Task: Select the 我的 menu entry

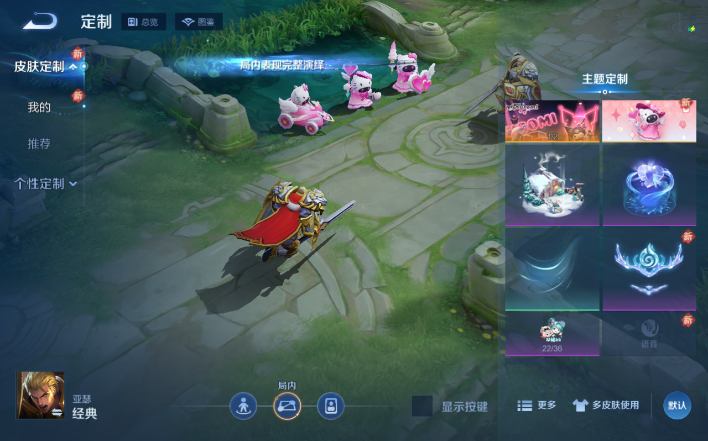Action: 39,106
